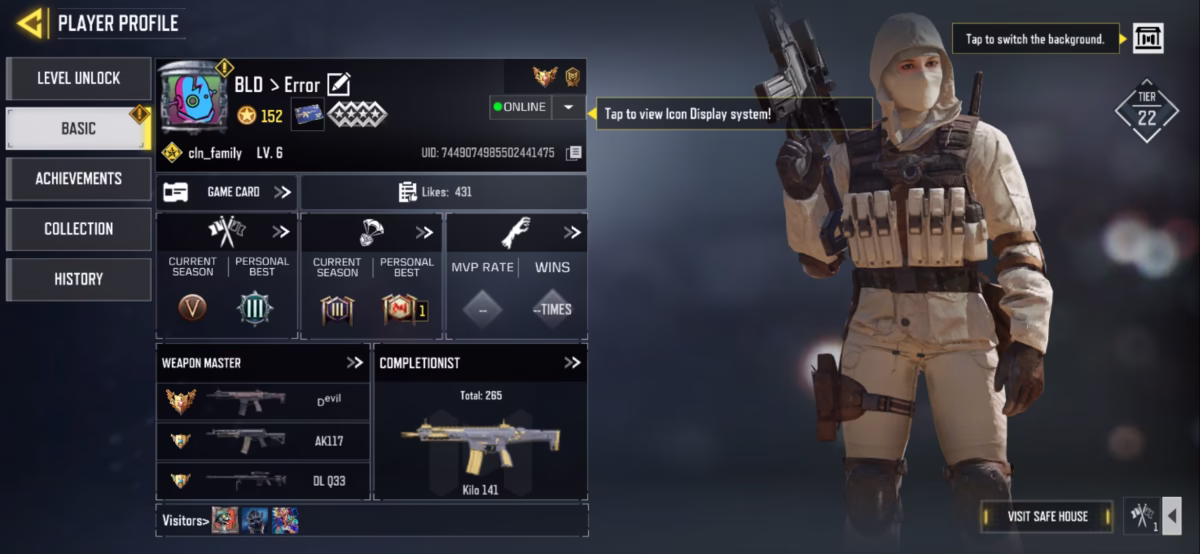The image size is (1200, 554).
Task: Visit the player's Safe House
Action: [x=1047, y=516]
